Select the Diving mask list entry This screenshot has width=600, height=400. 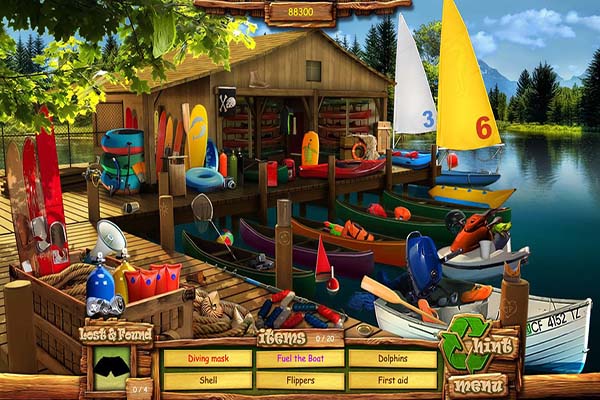click(x=207, y=358)
